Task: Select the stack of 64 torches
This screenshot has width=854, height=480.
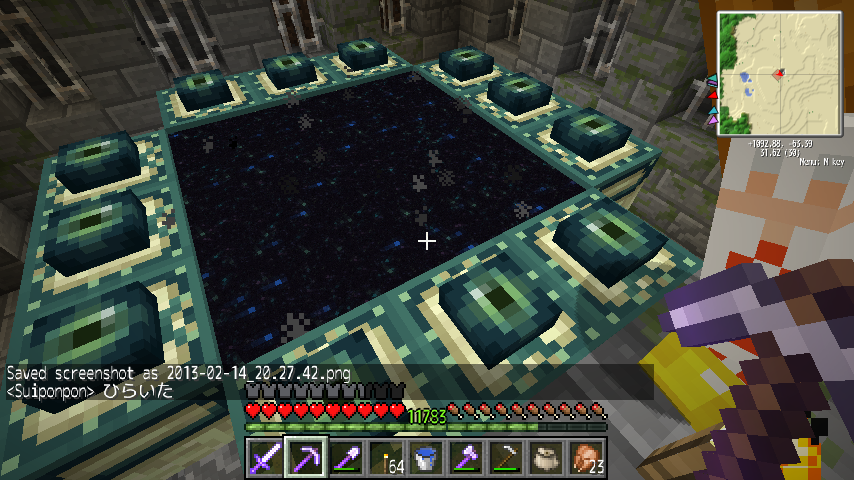Action: (386, 458)
